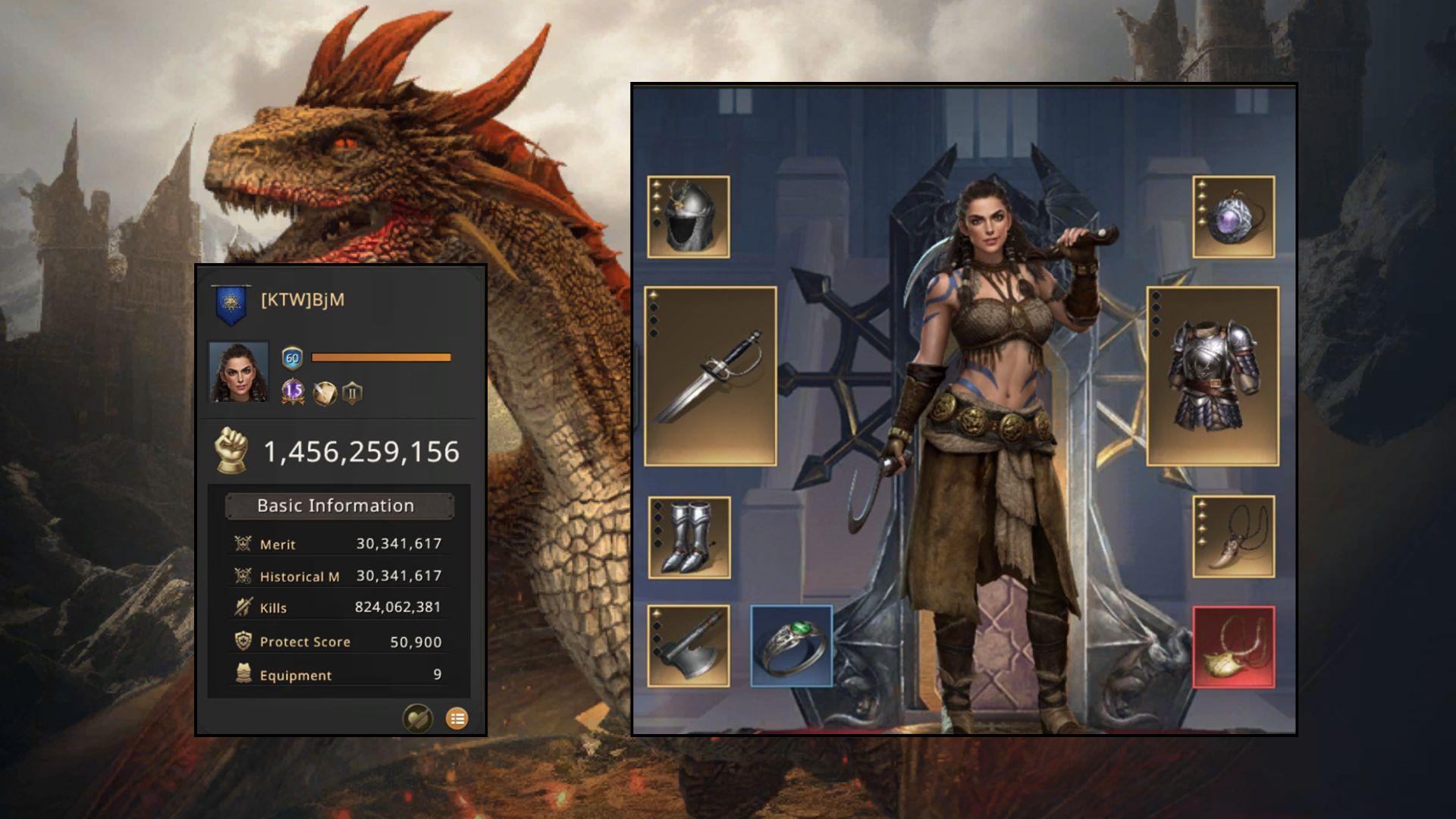Click the golden quill badge icon

click(325, 393)
